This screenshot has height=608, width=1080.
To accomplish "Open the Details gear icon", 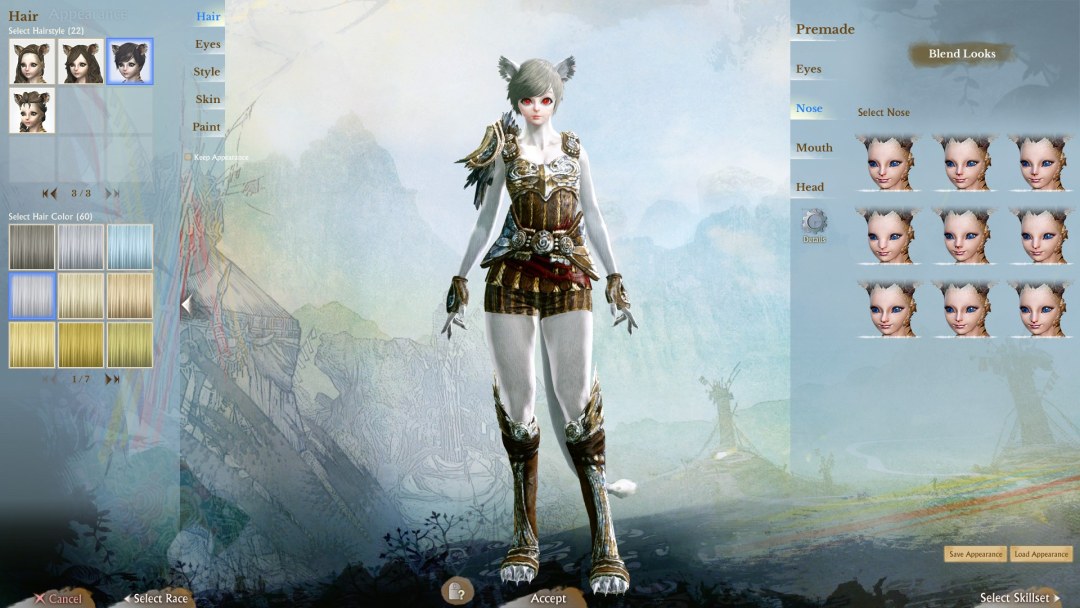I will [x=814, y=223].
